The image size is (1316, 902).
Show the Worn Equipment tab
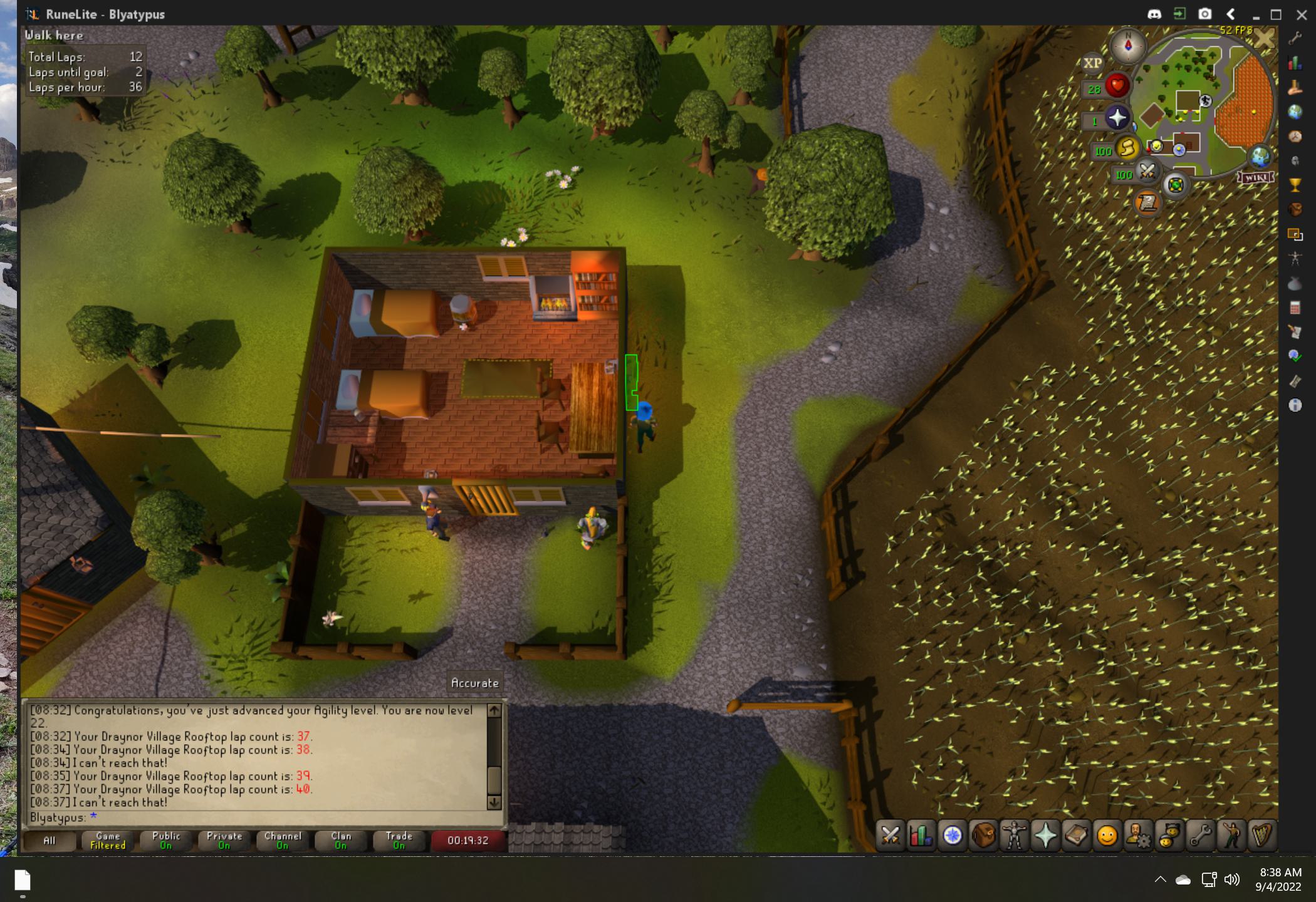(1014, 835)
